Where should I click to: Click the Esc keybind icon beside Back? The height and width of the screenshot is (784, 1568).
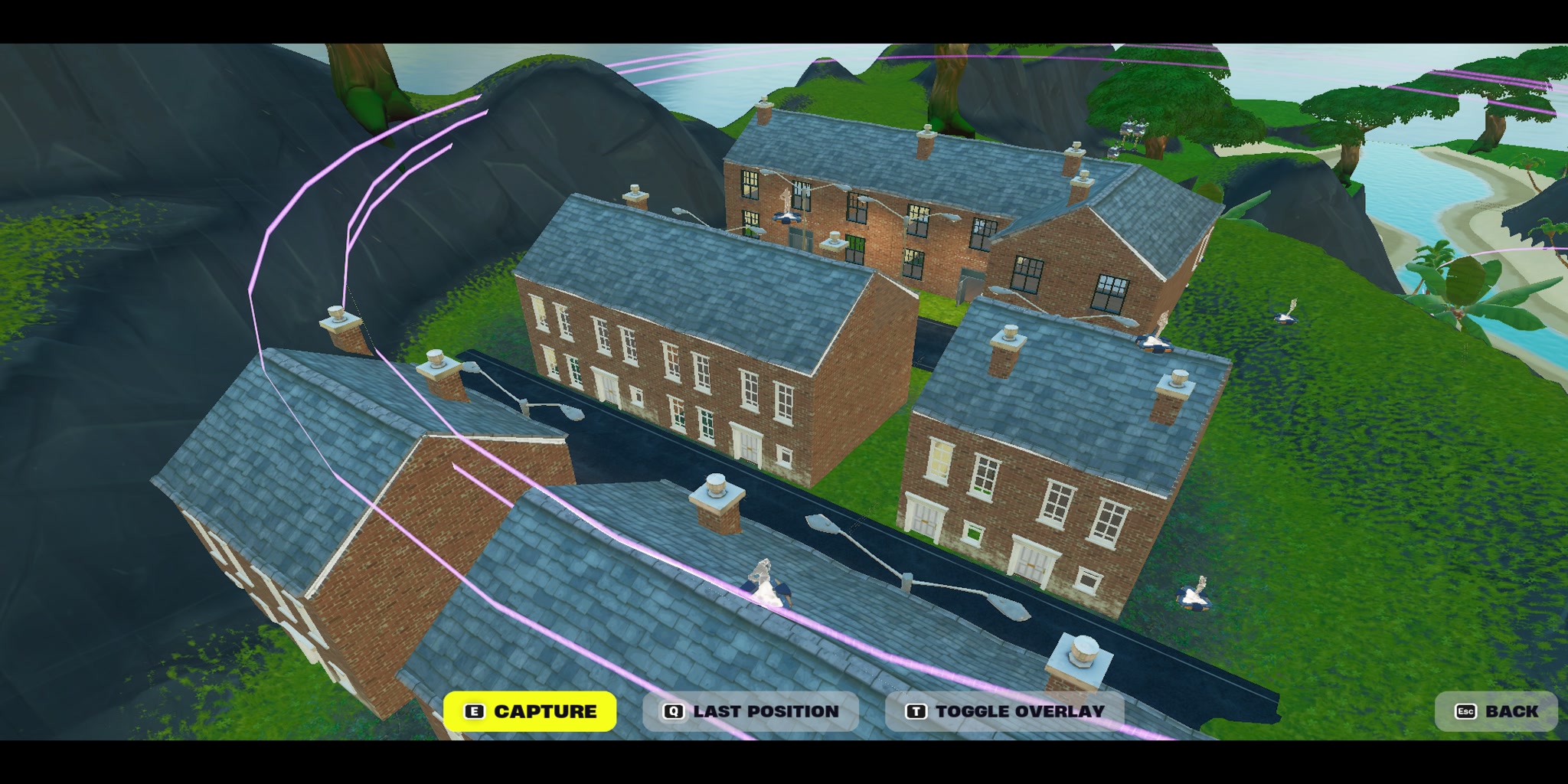click(x=1466, y=710)
